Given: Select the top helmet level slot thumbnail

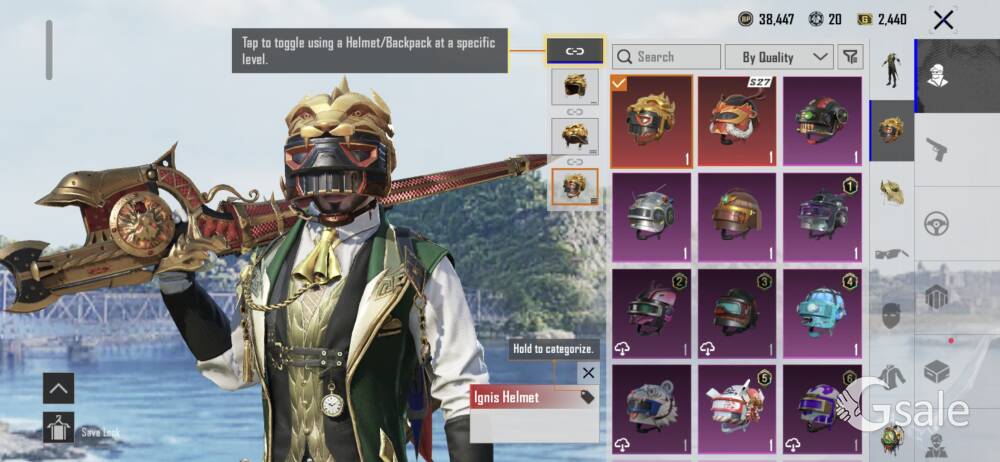Looking at the screenshot, I should tap(575, 87).
